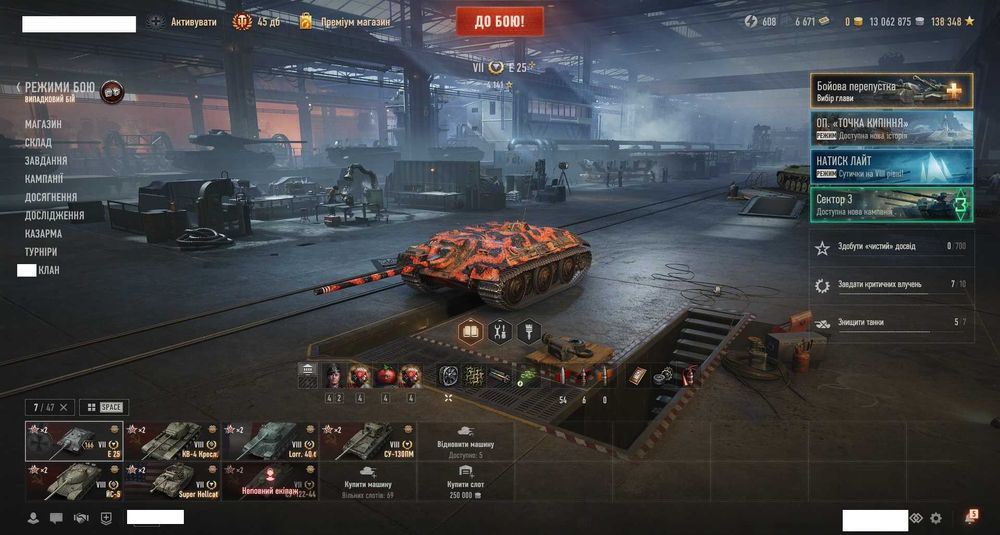
Task: Show the ДОСЛІДЖЕННЯ research tree
Action: tap(54, 215)
